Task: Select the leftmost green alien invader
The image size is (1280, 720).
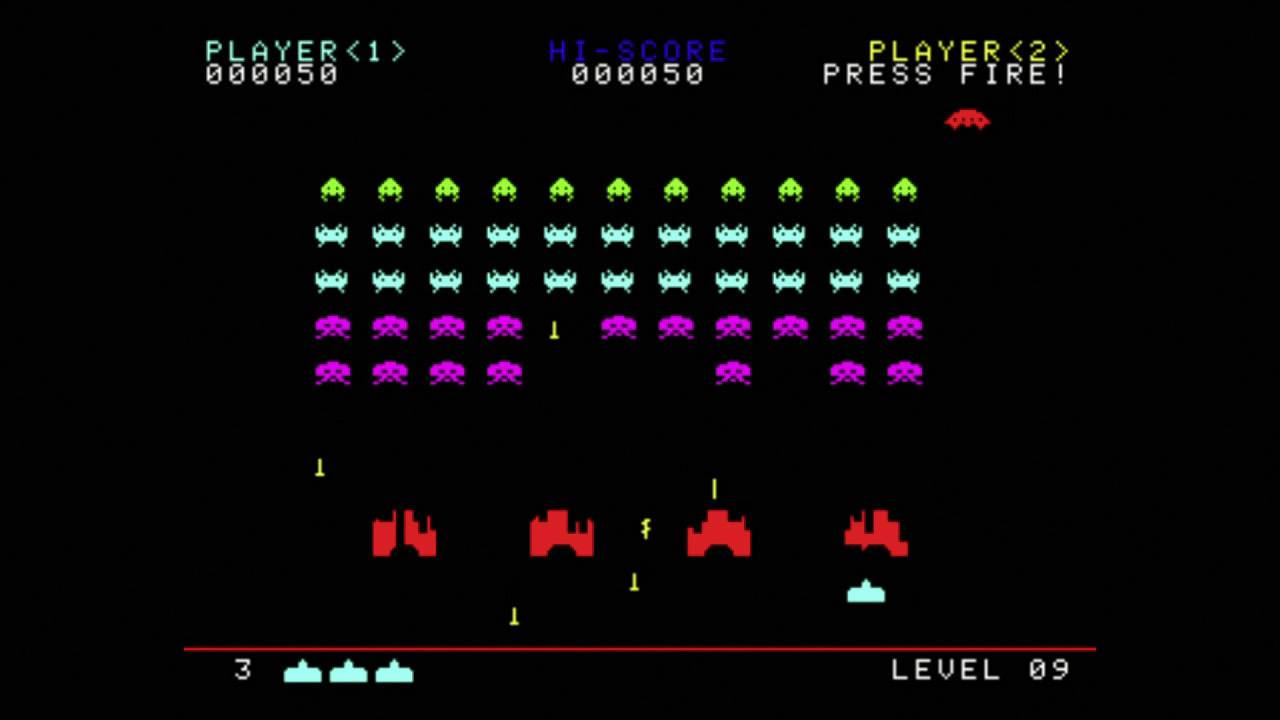Action: point(333,188)
